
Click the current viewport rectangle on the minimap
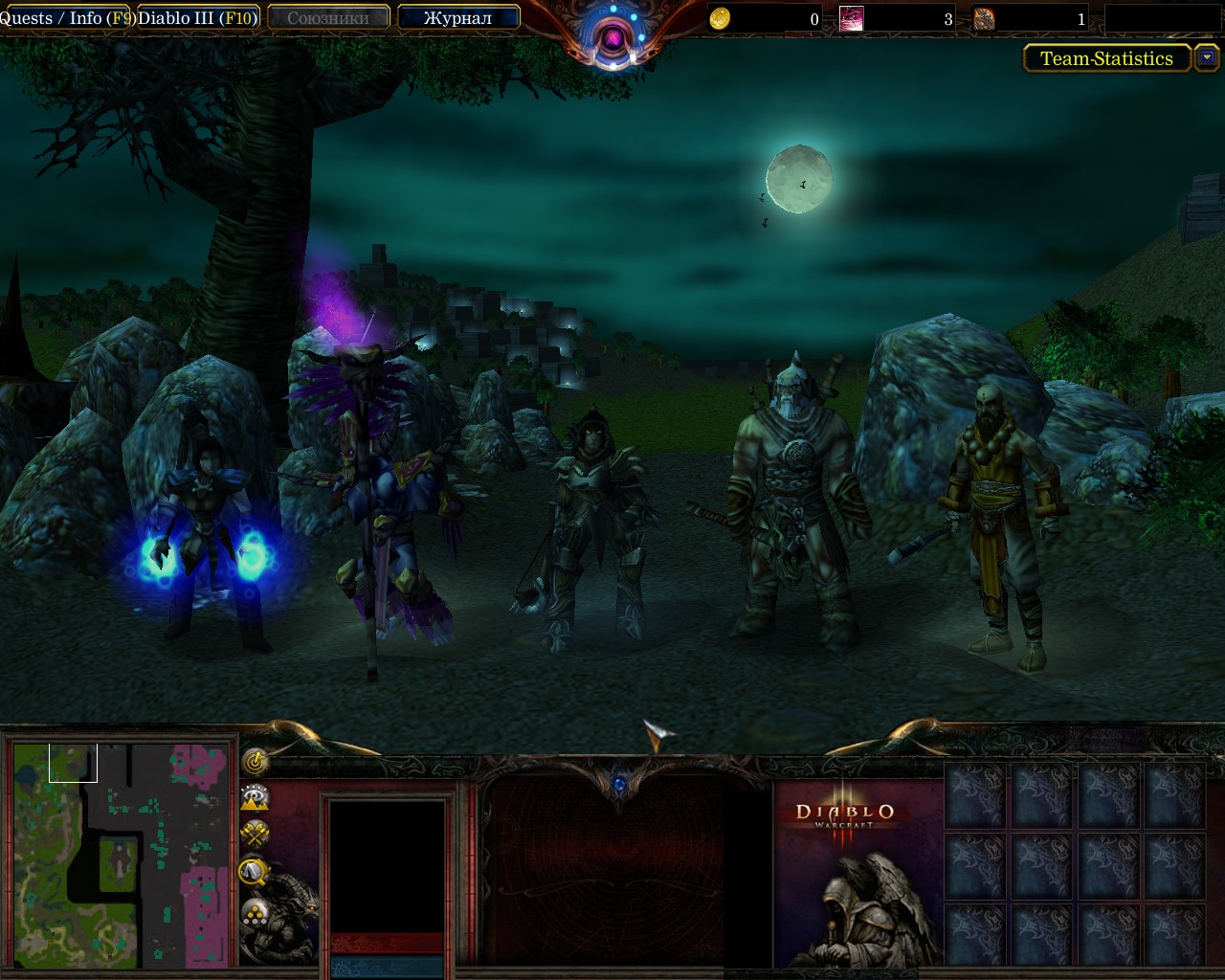[x=75, y=761]
